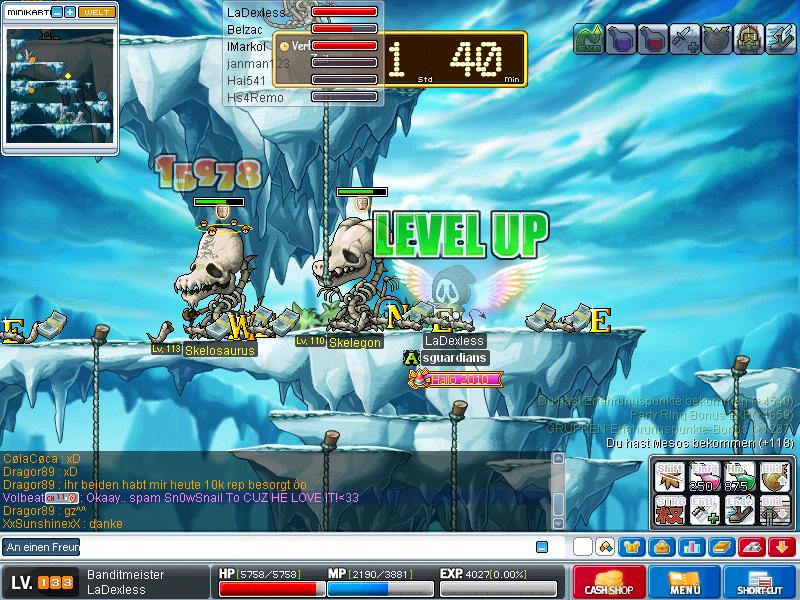Viewport: 800px width, 600px height.
Task: Click the purple potion buff icon
Action: point(620,40)
